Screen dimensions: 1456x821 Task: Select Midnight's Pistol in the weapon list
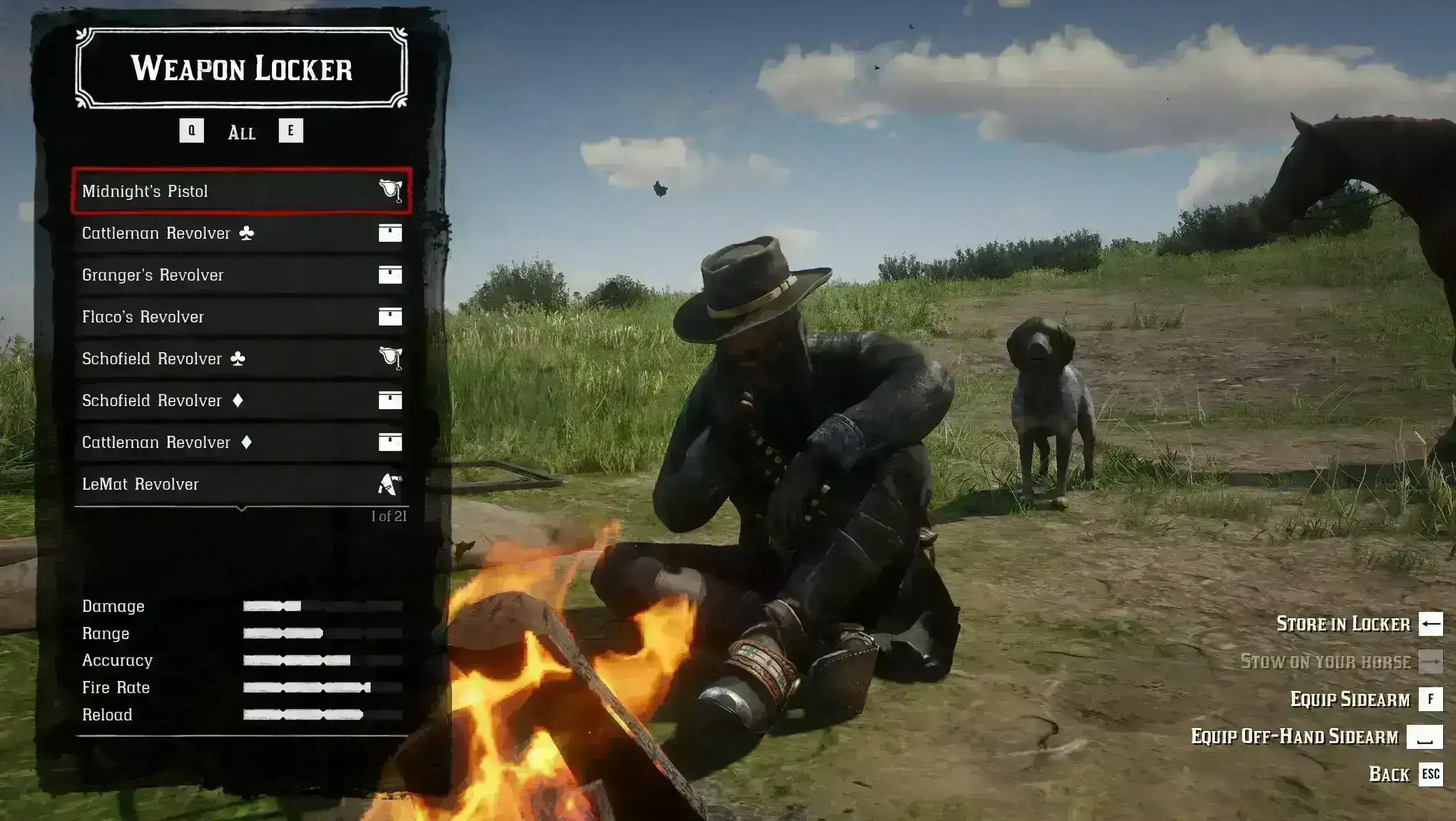click(241, 191)
